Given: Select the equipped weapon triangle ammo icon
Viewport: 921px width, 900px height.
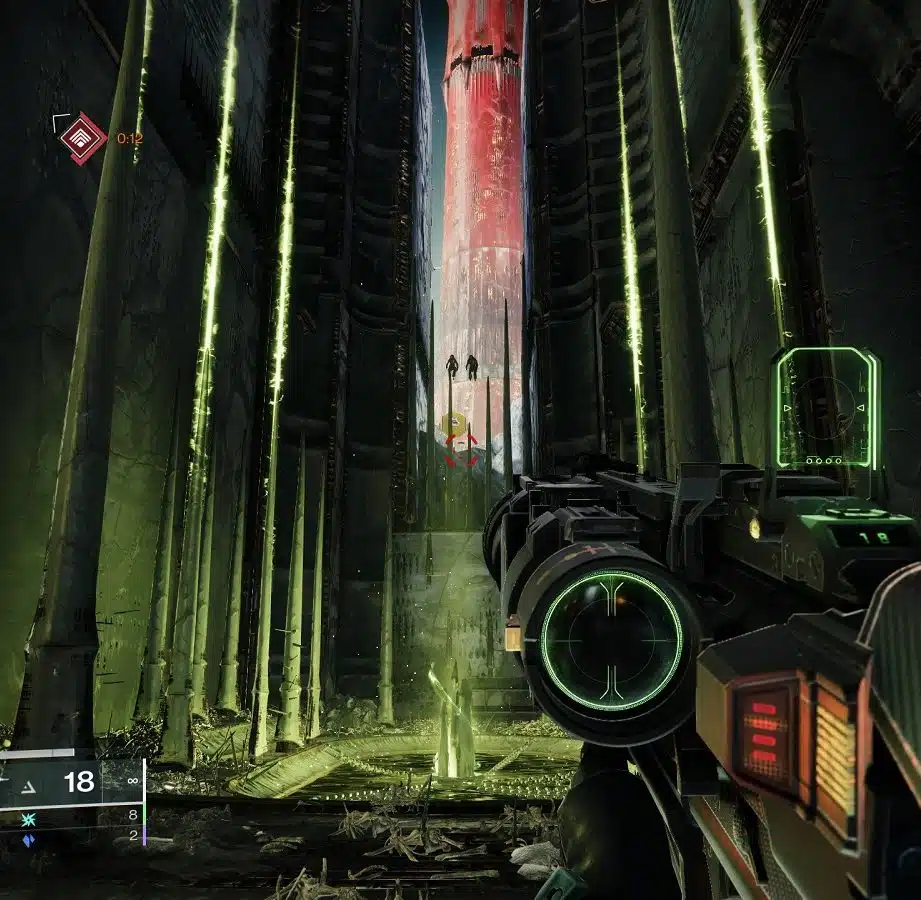Looking at the screenshot, I should (x=28, y=781).
